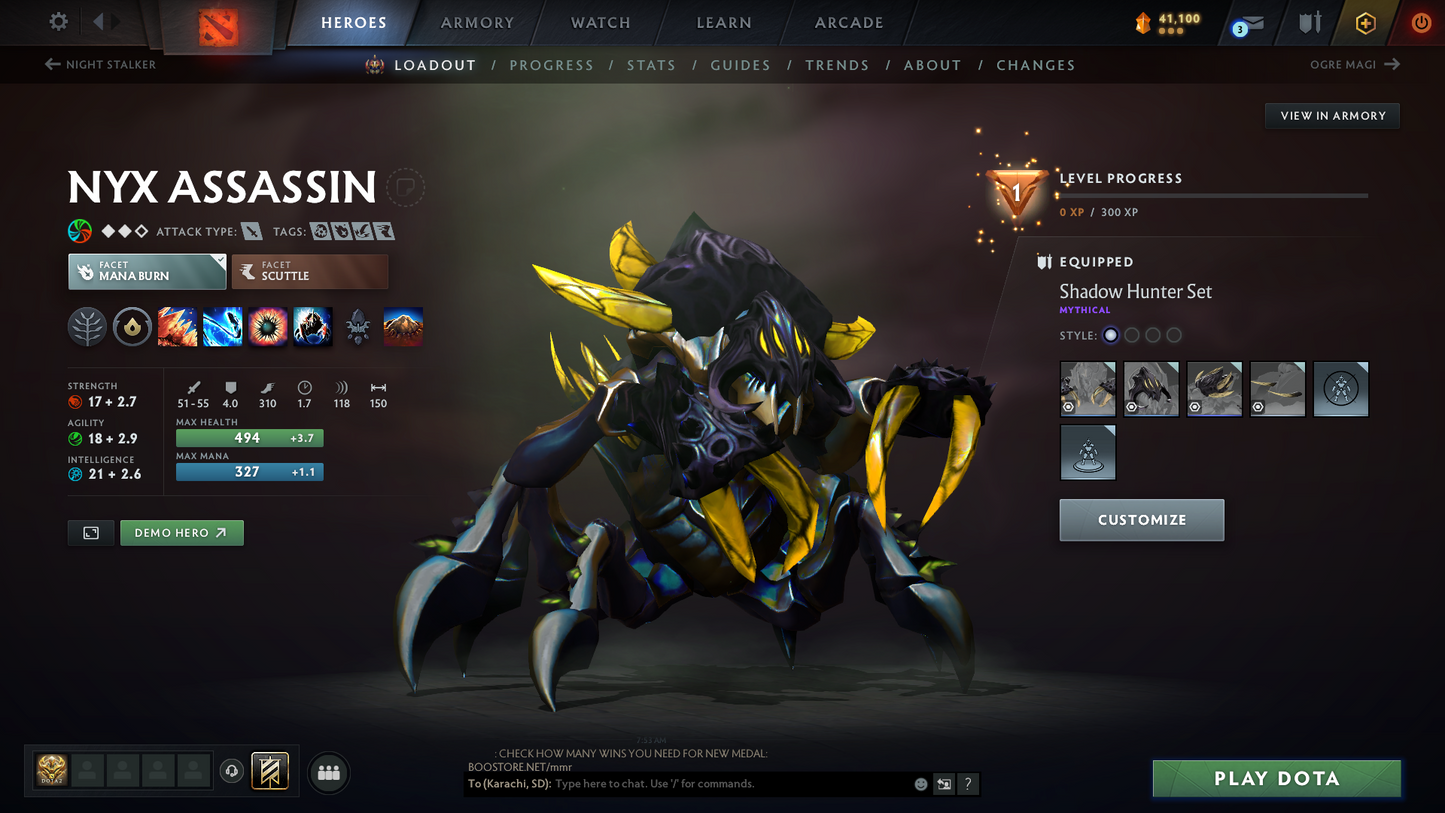Select the first Shadow Hunter Set item thumbnail
The image size is (1445, 813).
pos(1087,388)
